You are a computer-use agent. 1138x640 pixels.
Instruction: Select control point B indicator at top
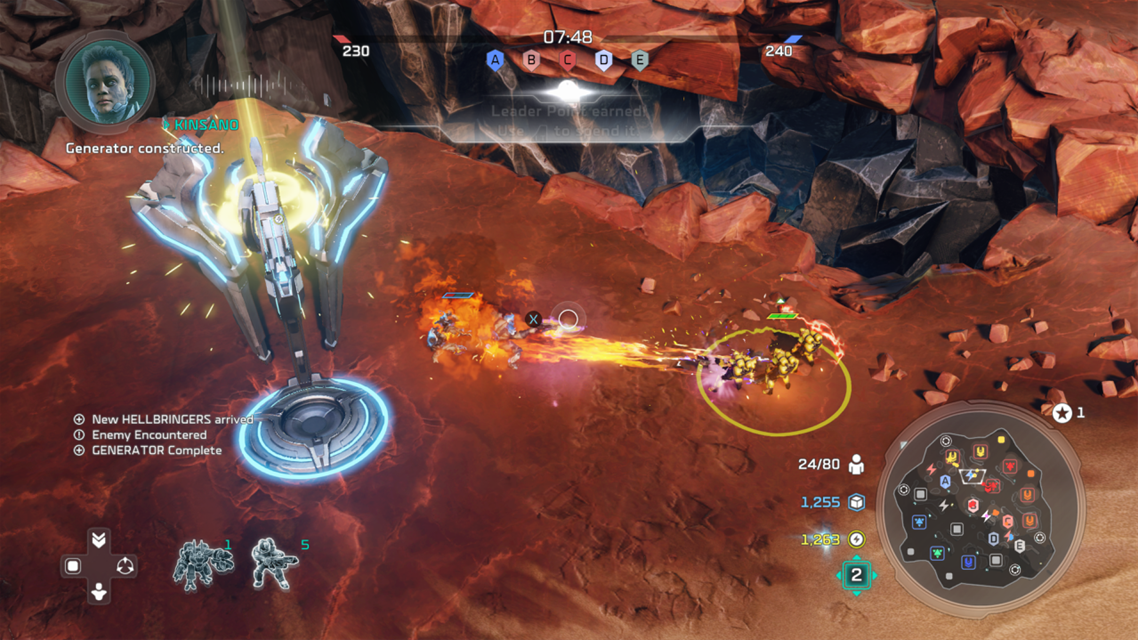[x=532, y=60]
